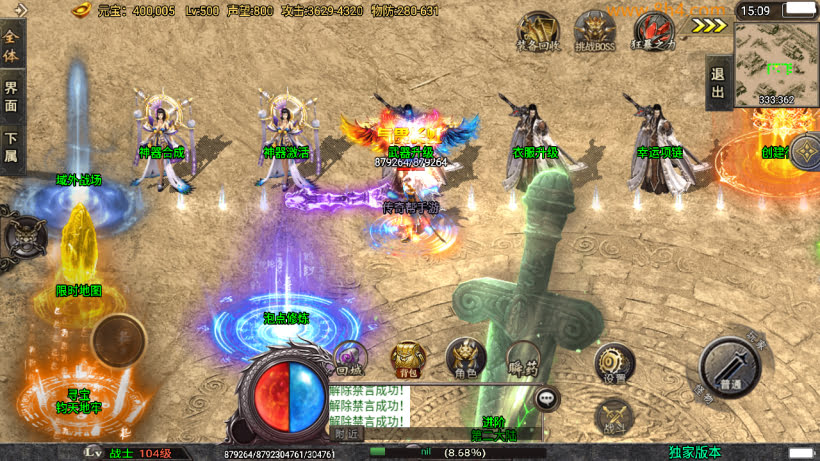Activate the 狂暴之力 red crystal icon

click(654, 31)
